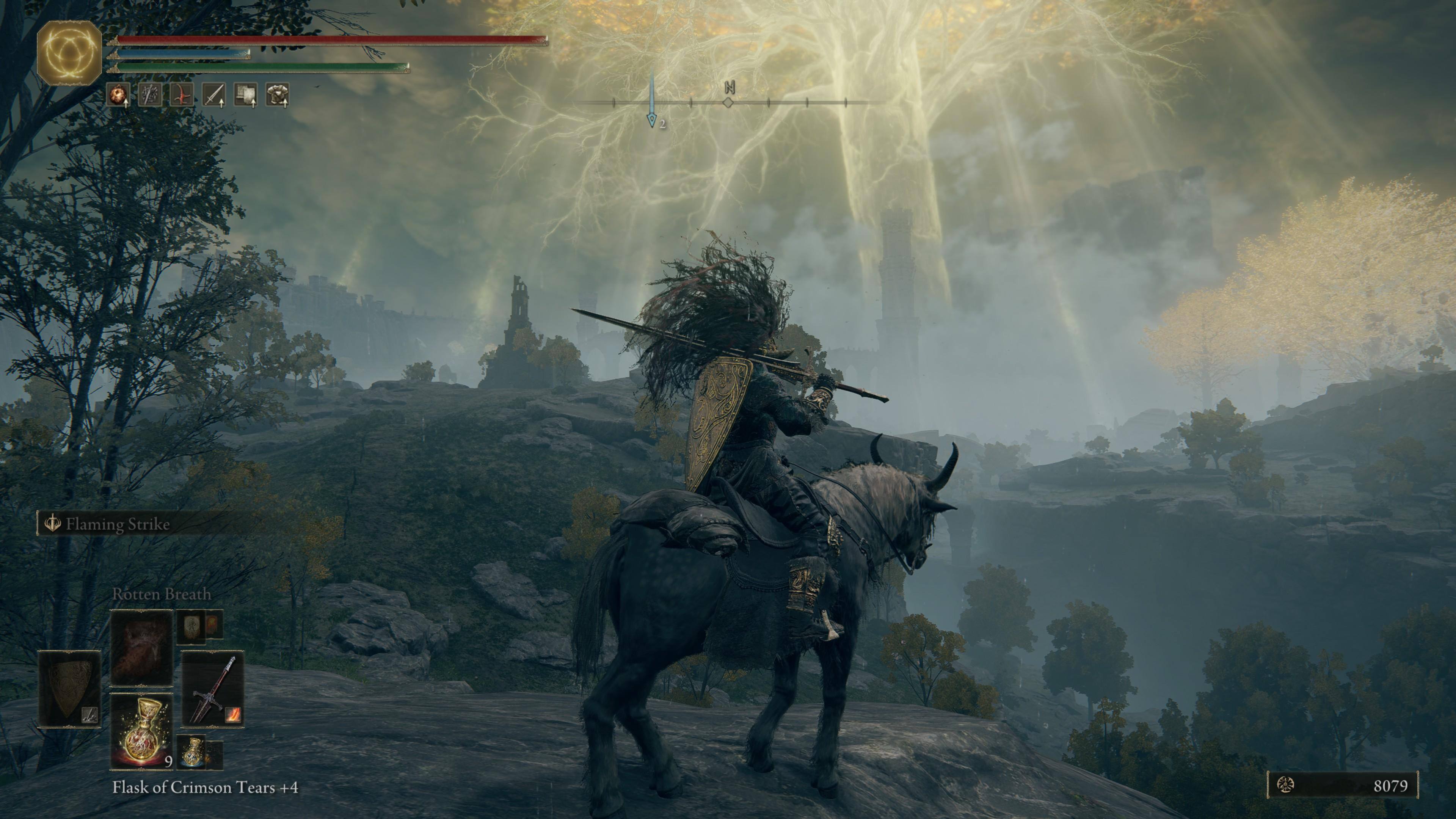Click the equipped shield slot
Image resolution: width=1456 pixels, height=819 pixels.
pyautogui.click(x=69, y=689)
